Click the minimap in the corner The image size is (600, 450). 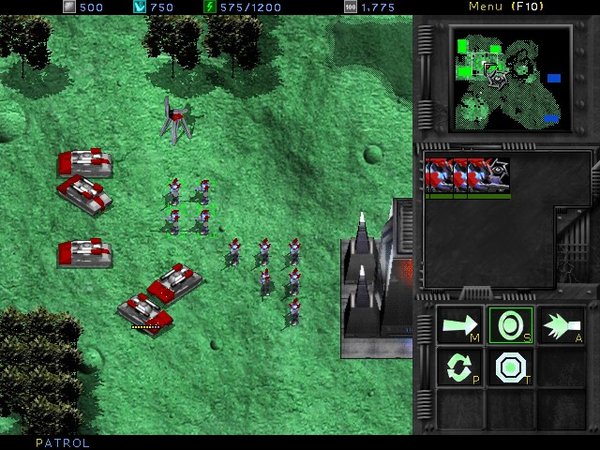pos(511,78)
